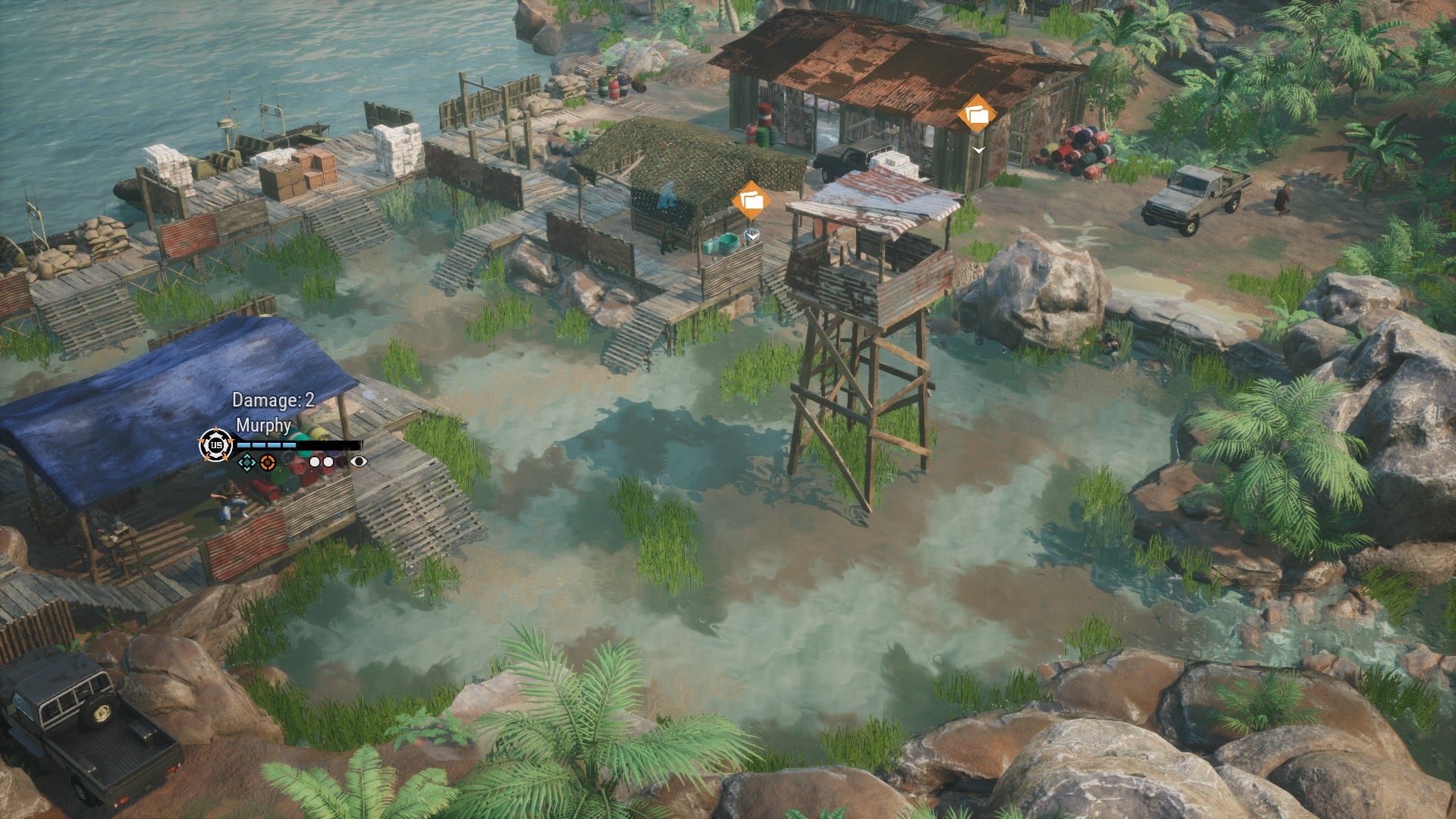The width and height of the screenshot is (1456, 819).
Task: Click the eye visibility icon beside Murphy's bar
Action: 359,461
